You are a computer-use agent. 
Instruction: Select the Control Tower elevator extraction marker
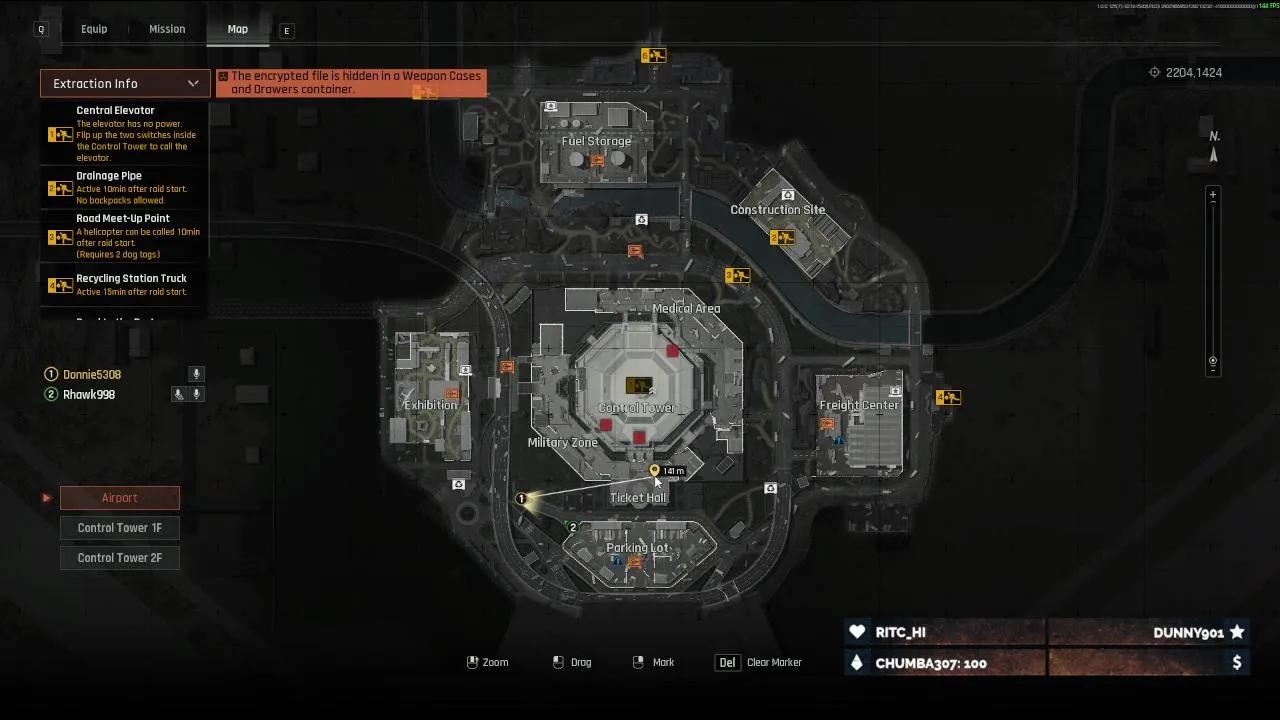click(638, 385)
